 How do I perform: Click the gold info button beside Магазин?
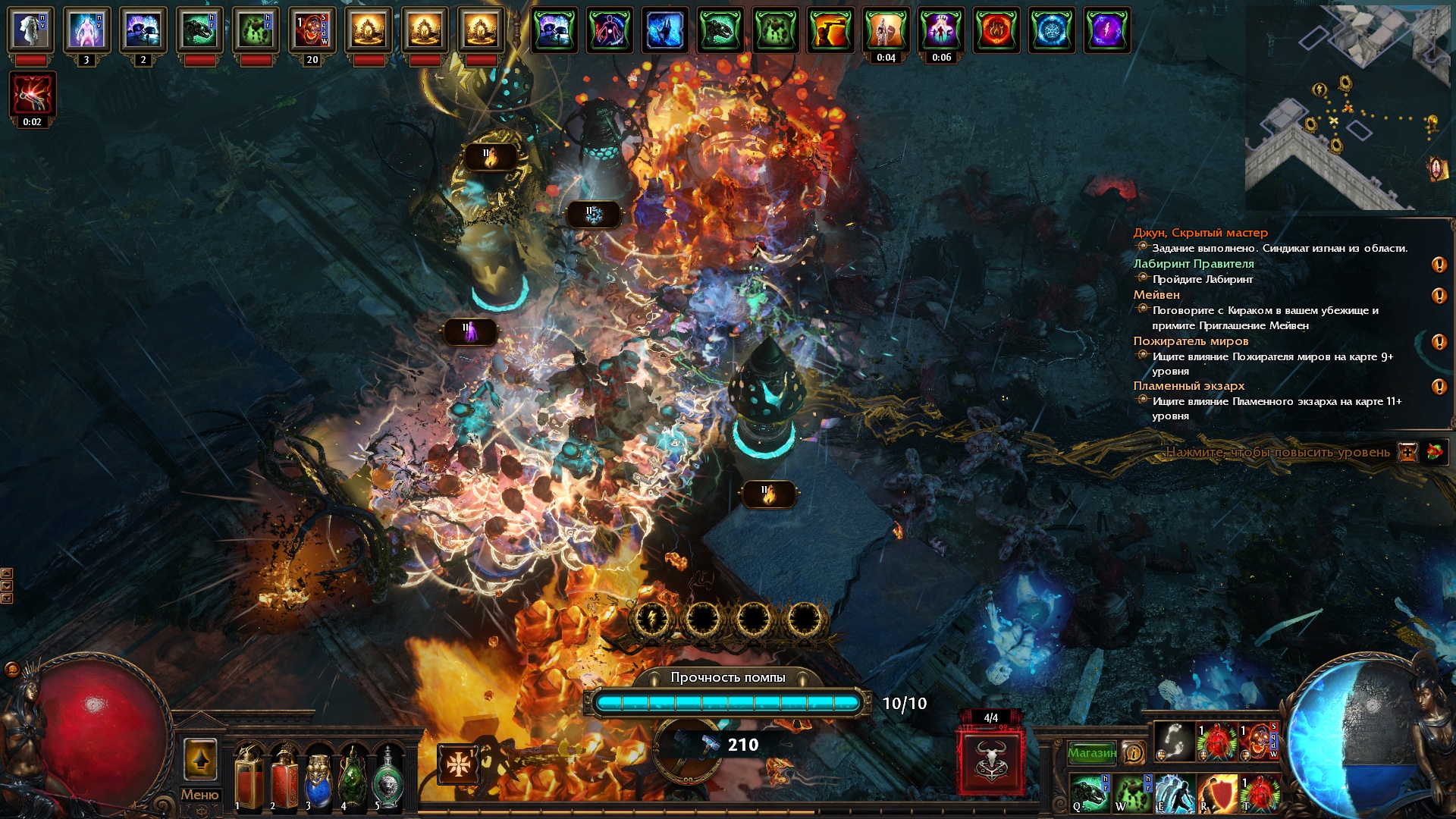pos(1133,752)
